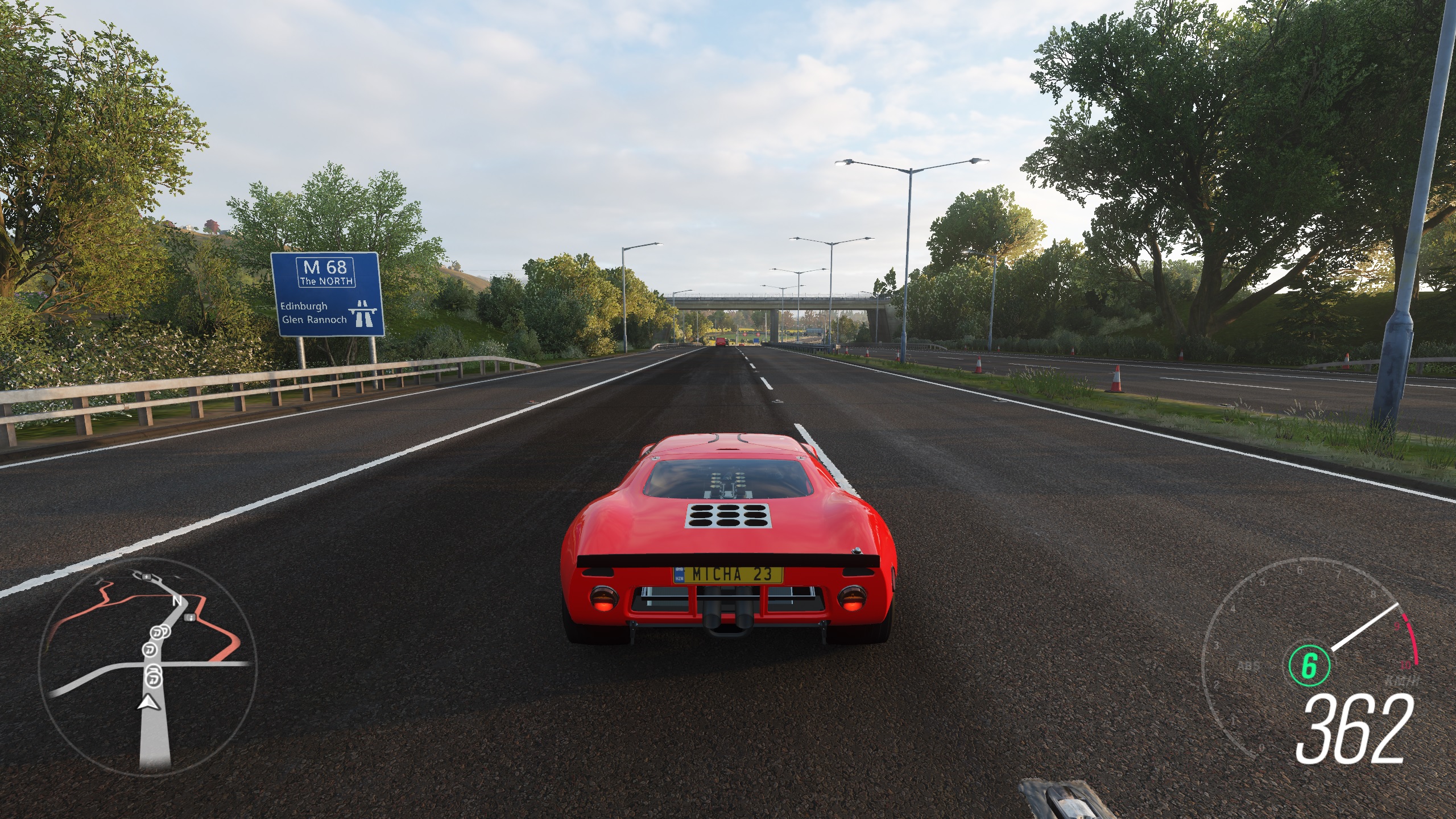Viewport: 1456px width, 819px height.
Task: Click the single event blip below the paired icons
Action: point(149,650)
